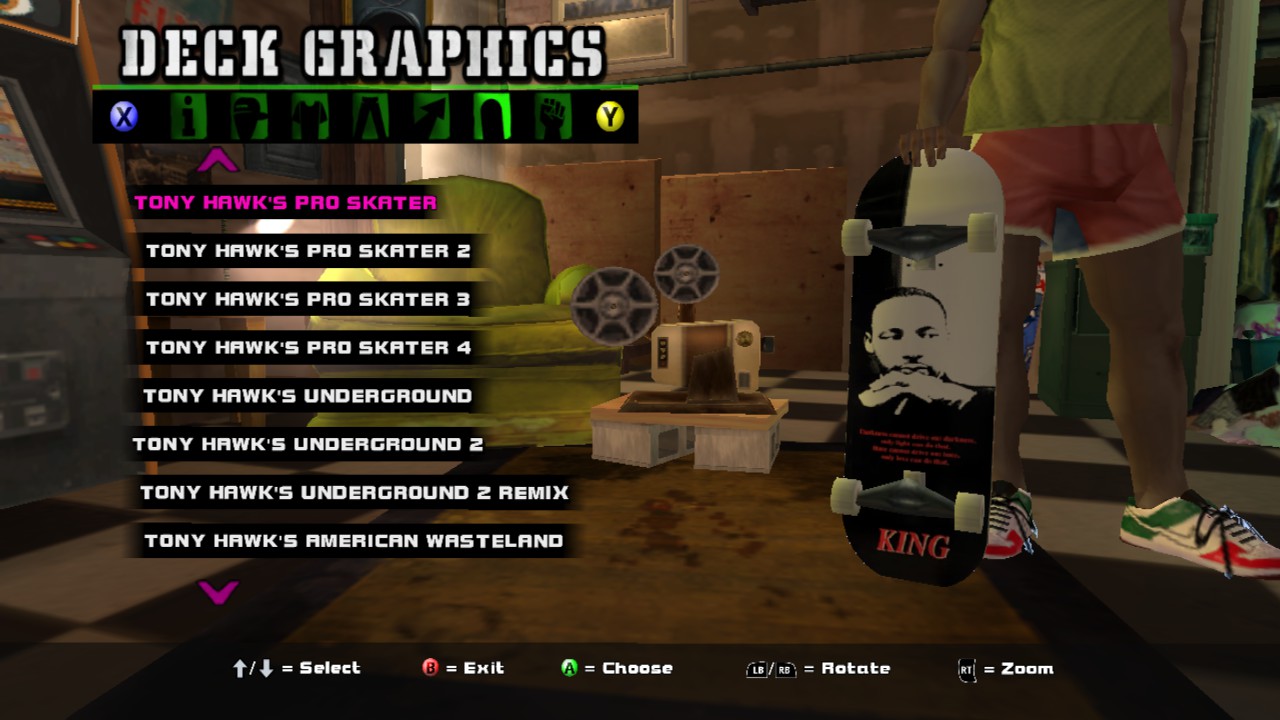Select Tony Hawk's American Wasteland decks
This screenshot has width=1280, height=720.
(354, 541)
